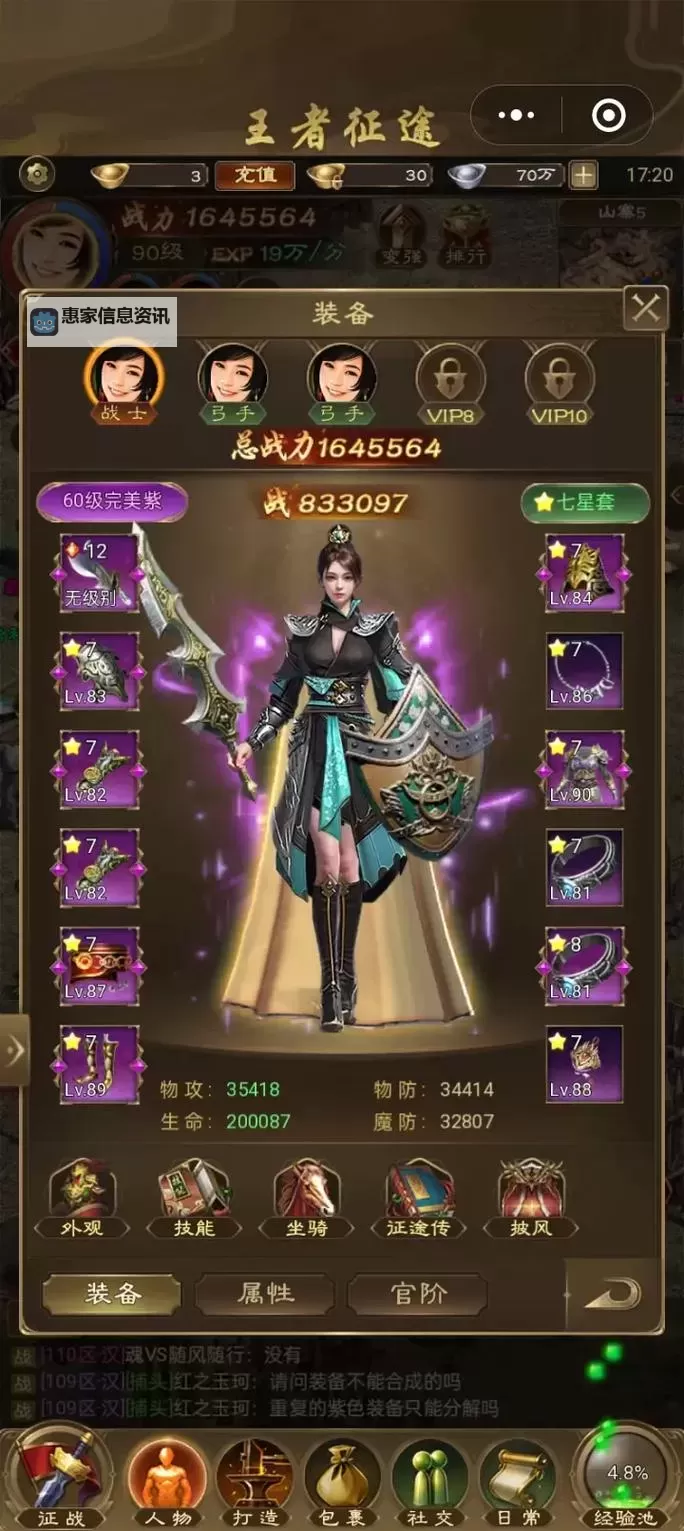Select the Lv.86 necklace slot

click(x=584, y=671)
